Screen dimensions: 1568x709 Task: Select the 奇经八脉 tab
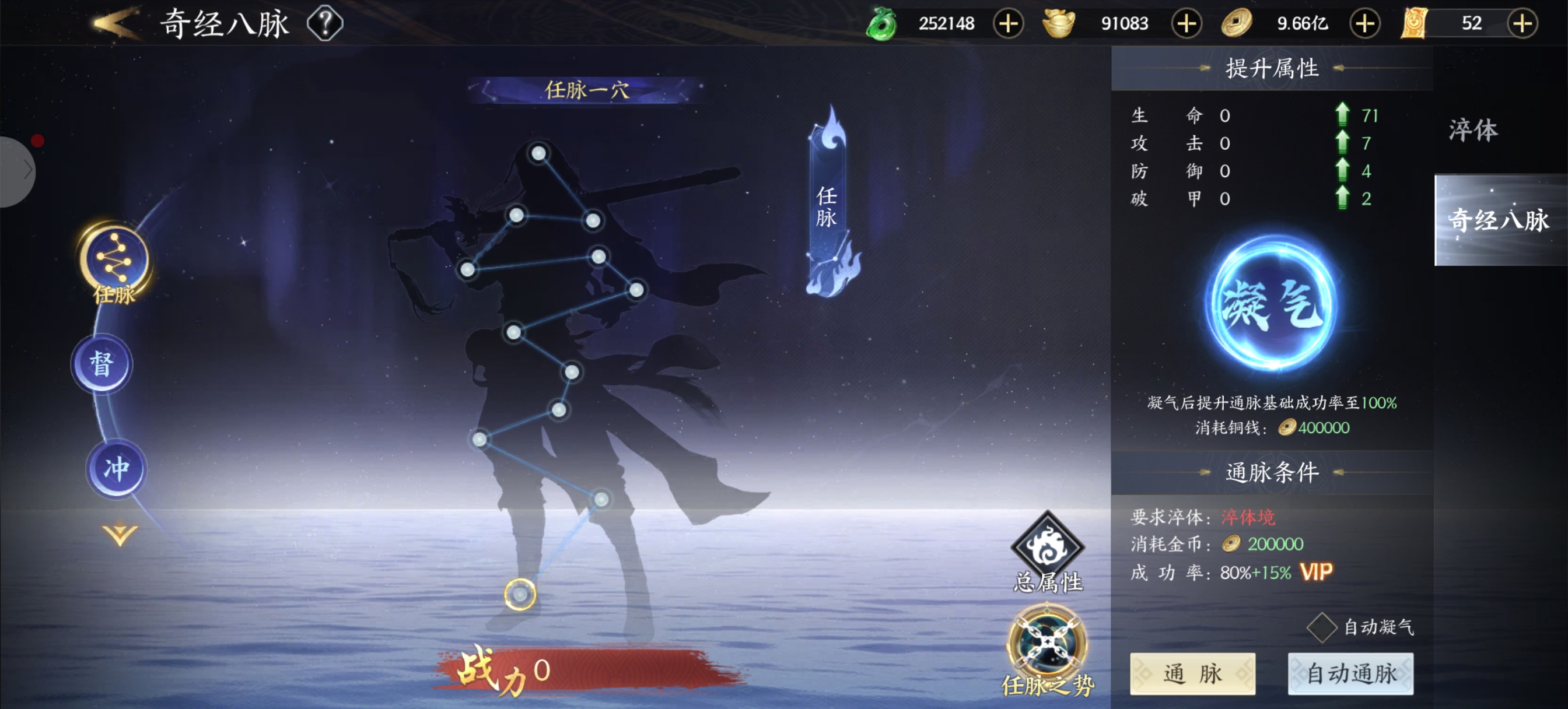tap(1499, 220)
